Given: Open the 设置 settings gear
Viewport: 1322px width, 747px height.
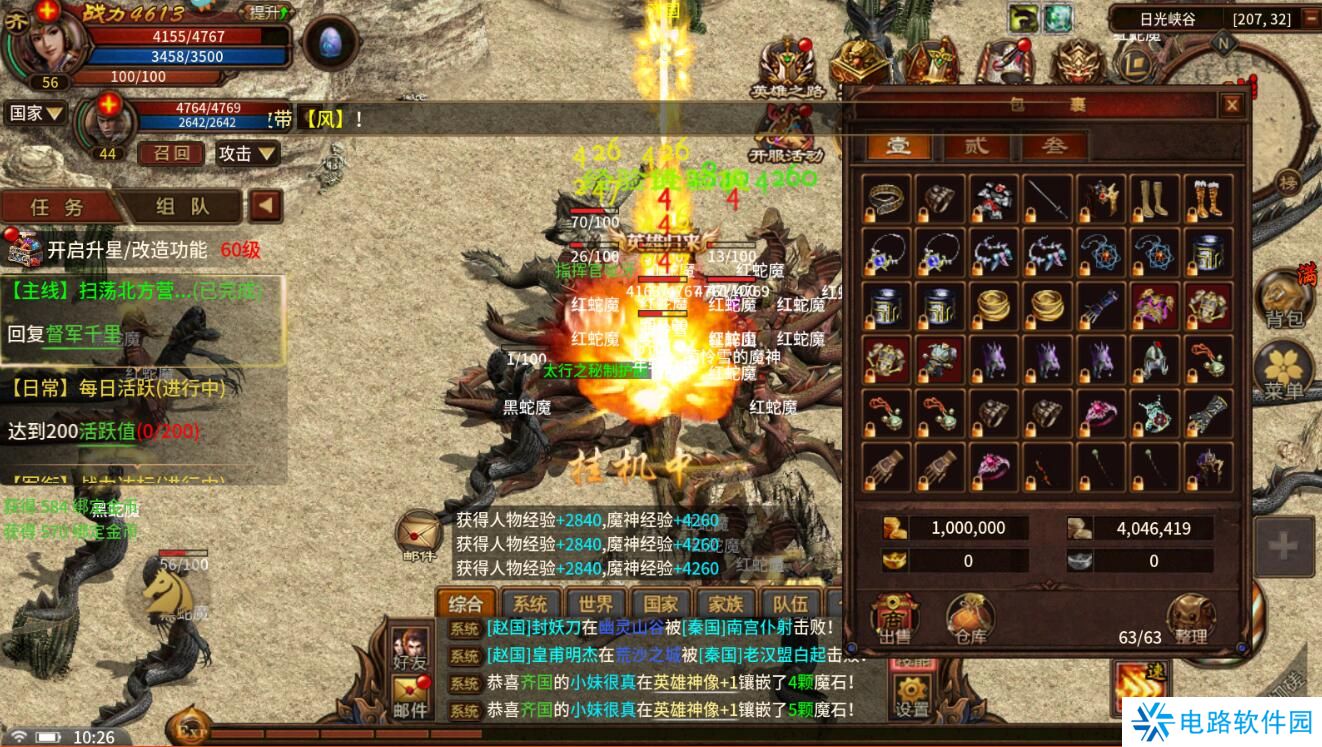Looking at the screenshot, I should pos(912,697).
